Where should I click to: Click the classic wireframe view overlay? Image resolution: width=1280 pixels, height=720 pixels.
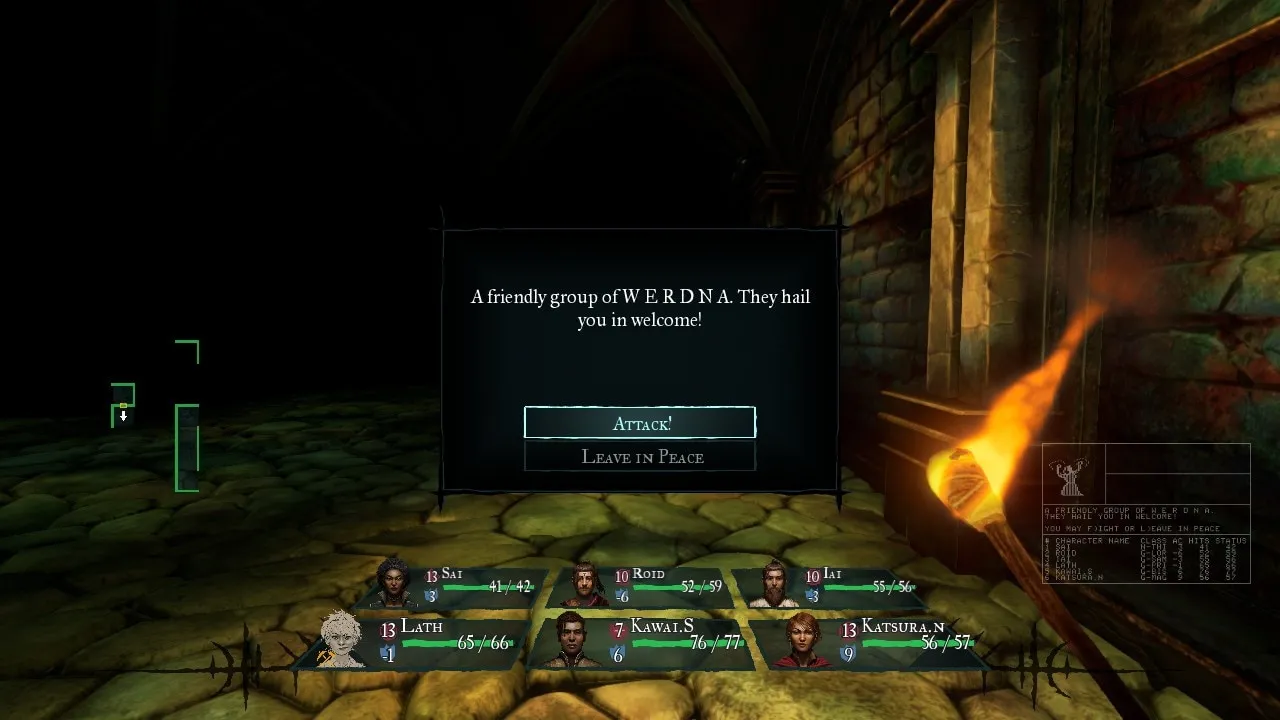1146,513
